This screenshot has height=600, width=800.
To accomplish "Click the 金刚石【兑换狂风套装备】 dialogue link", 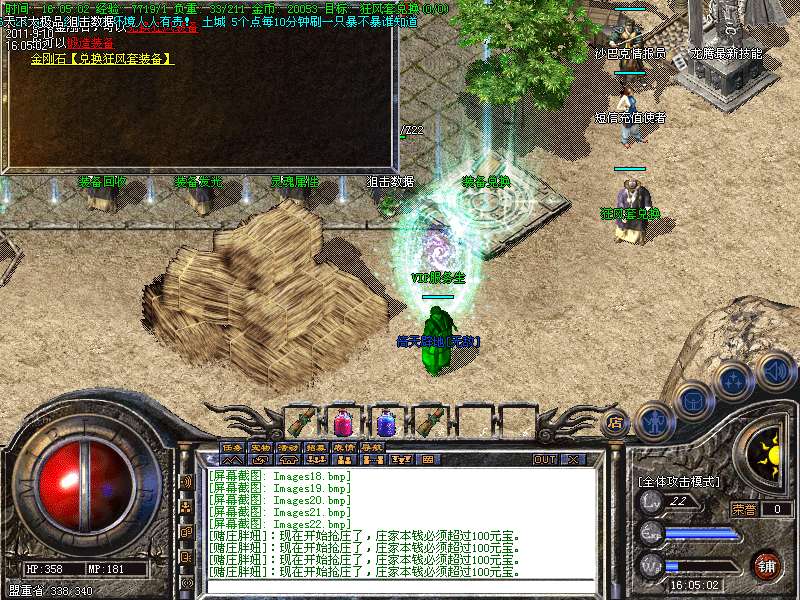I will [102, 59].
